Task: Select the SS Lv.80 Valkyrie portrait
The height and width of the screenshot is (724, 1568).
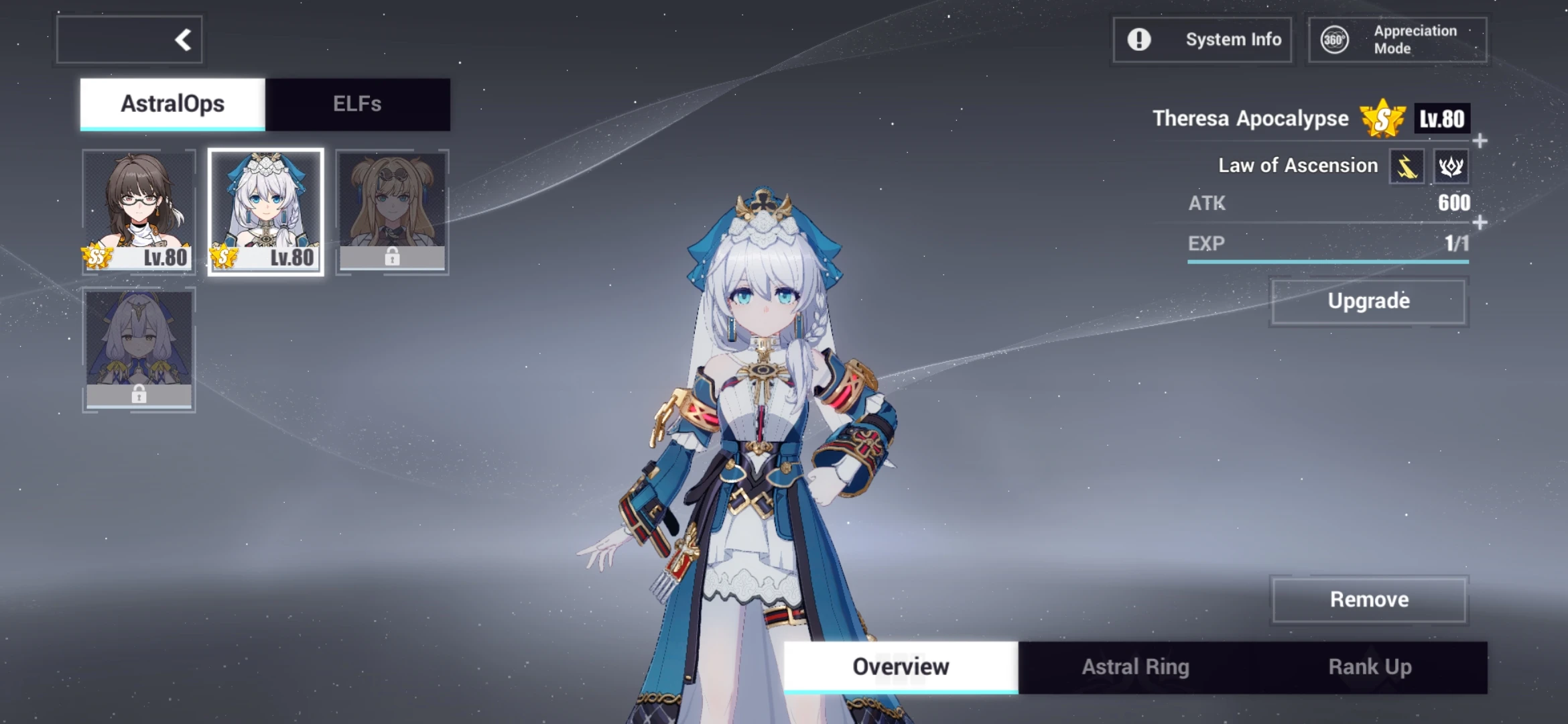Action: click(x=138, y=212)
